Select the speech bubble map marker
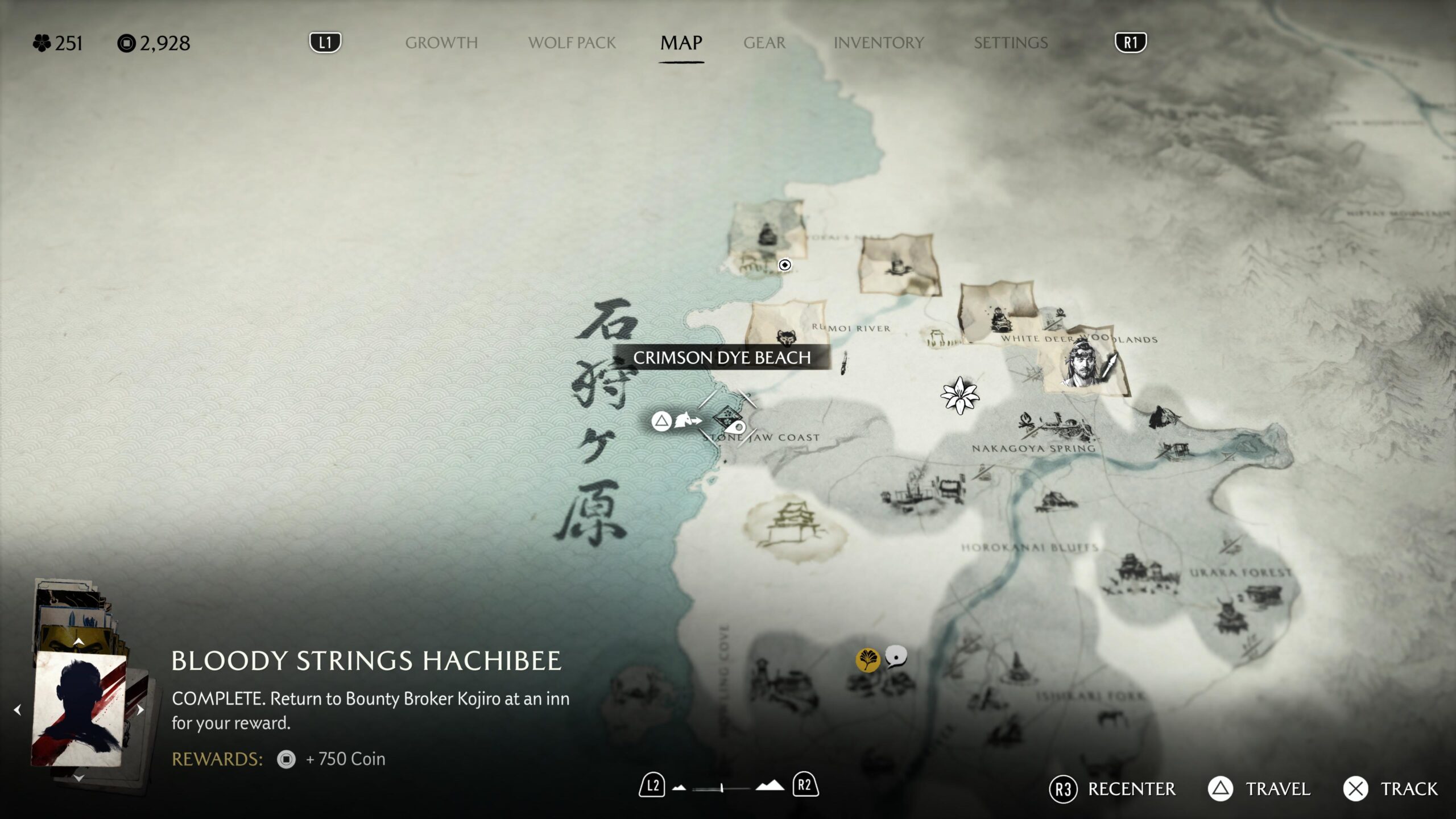The image size is (1456, 819). pyautogui.click(x=896, y=656)
